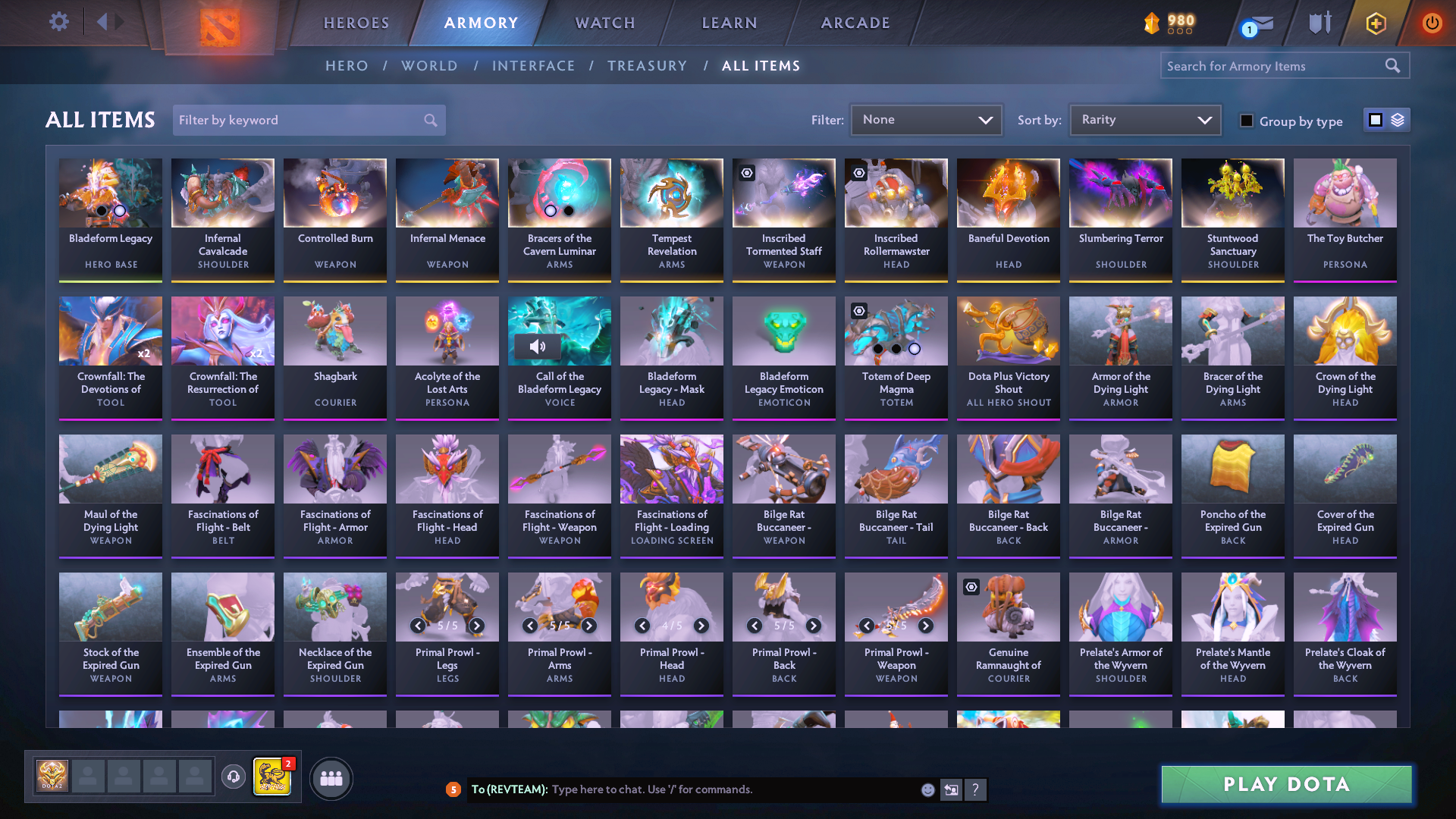Switch to the ARMORY tab

482,23
